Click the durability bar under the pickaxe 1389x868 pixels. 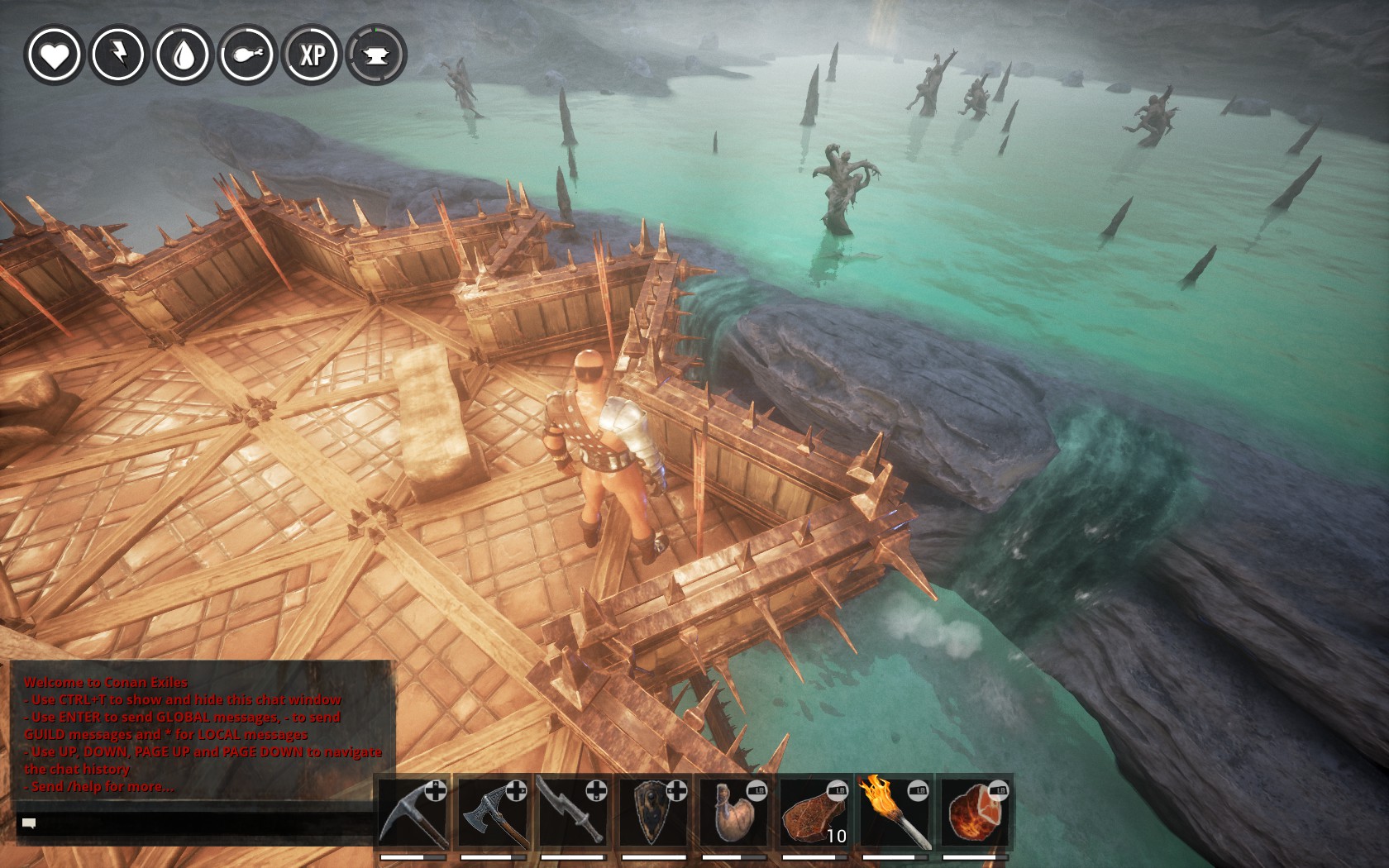point(414,857)
